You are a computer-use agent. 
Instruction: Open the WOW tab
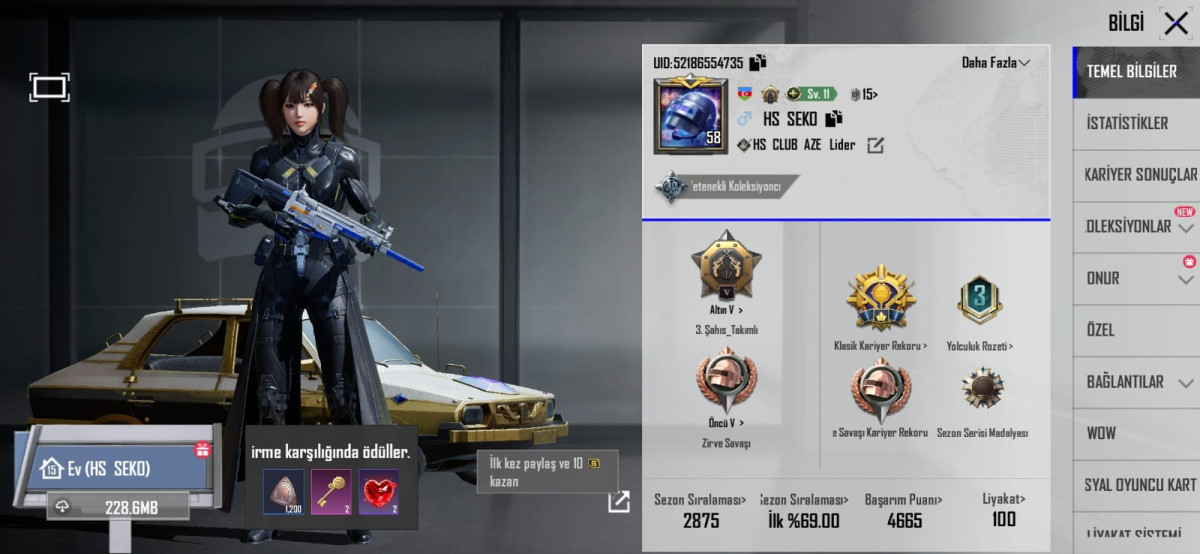click(x=1101, y=433)
